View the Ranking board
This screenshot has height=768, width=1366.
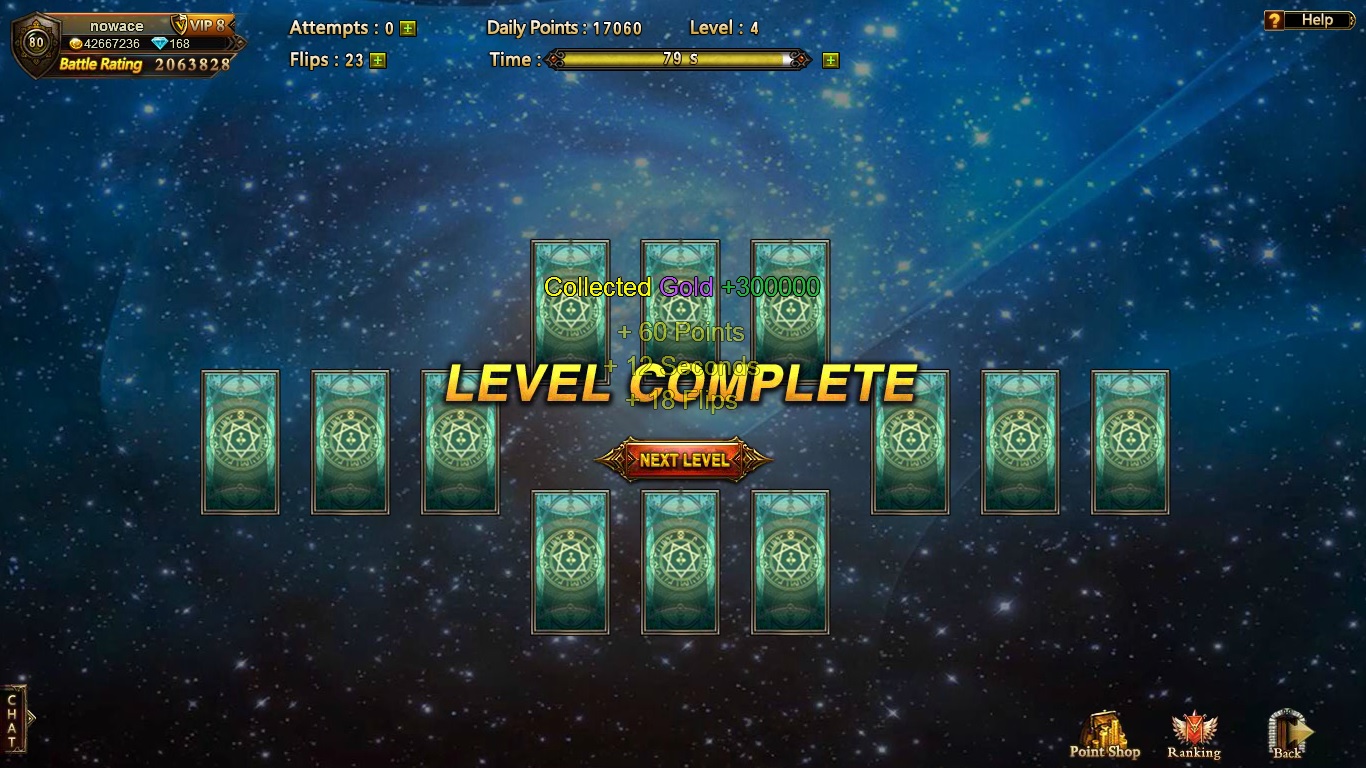tap(1194, 736)
